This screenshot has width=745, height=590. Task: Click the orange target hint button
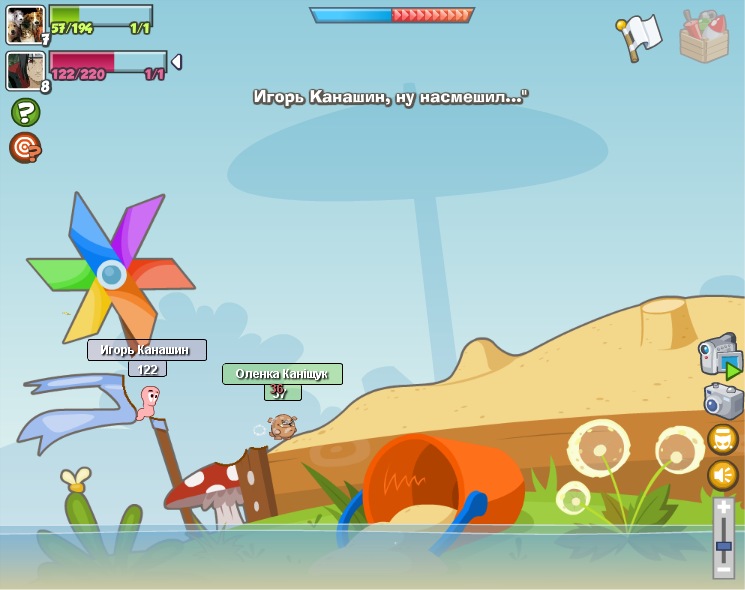tap(25, 148)
